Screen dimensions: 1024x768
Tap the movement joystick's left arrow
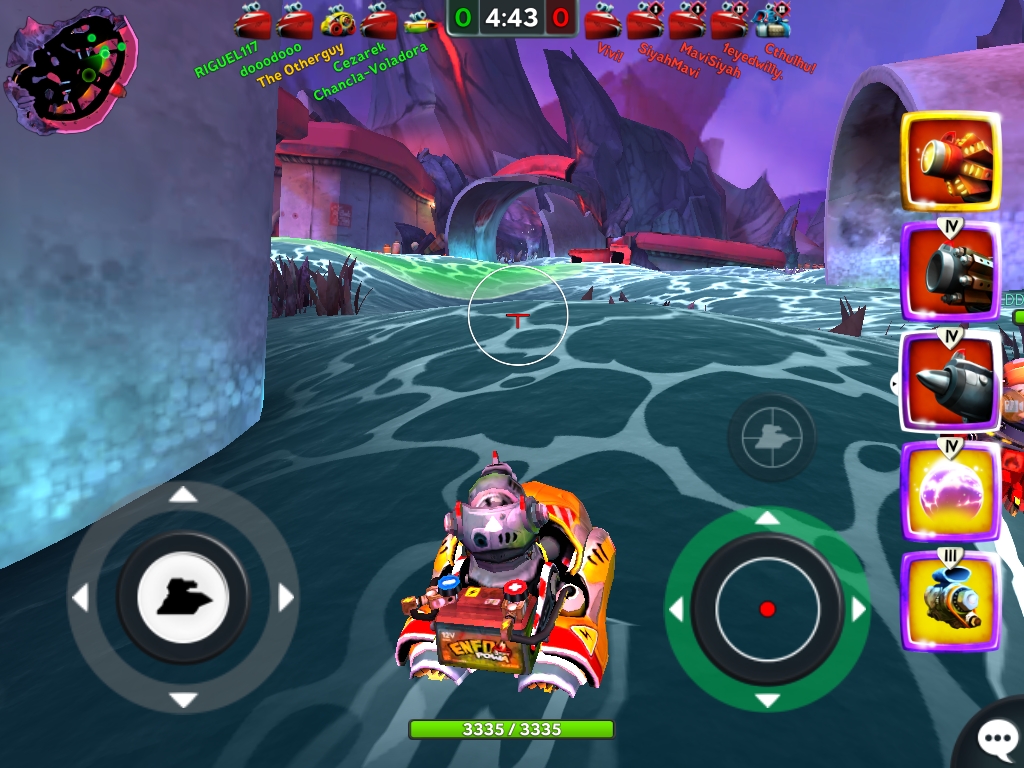click(x=80, y=598)
